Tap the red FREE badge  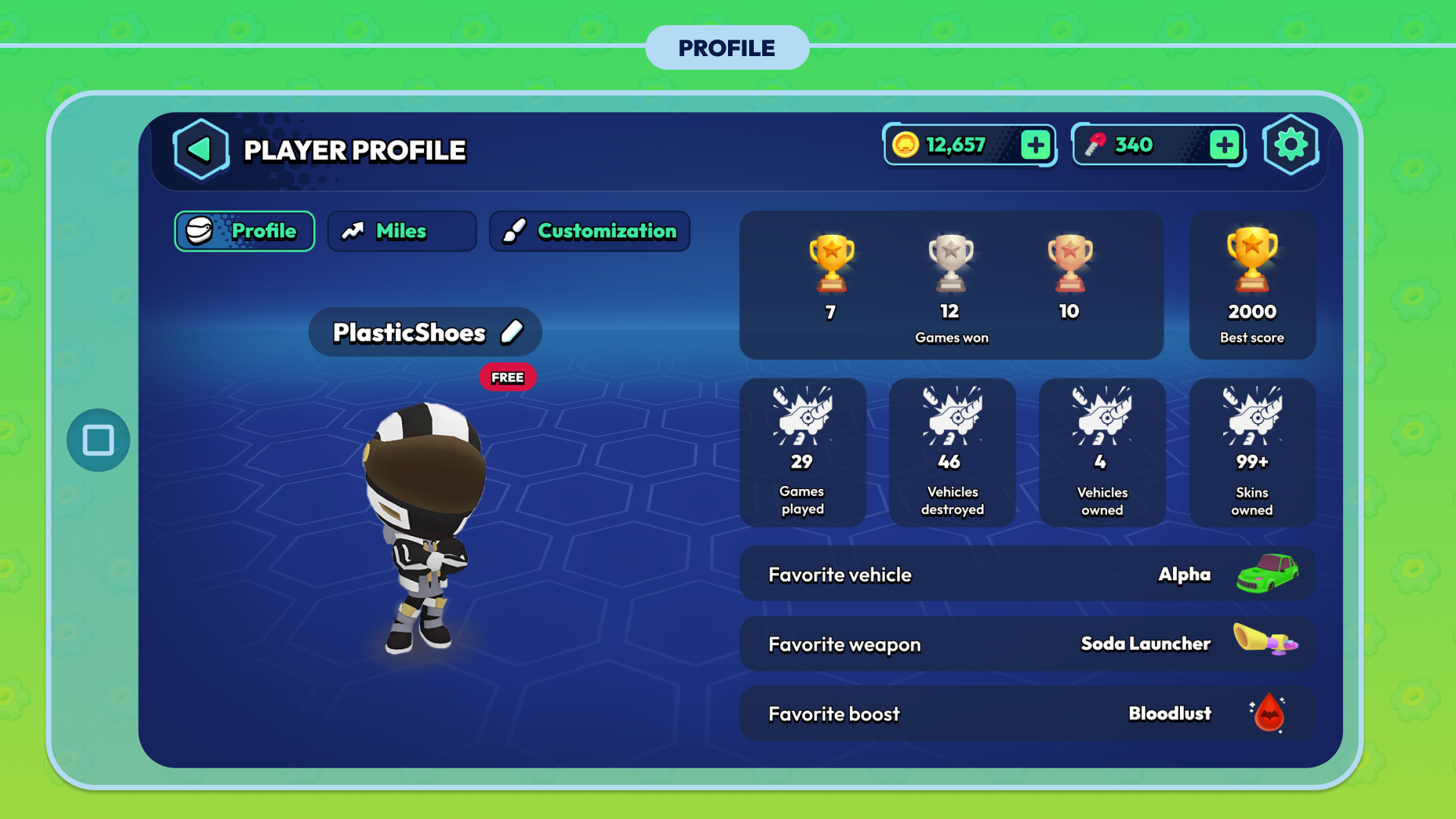(507, 377)
